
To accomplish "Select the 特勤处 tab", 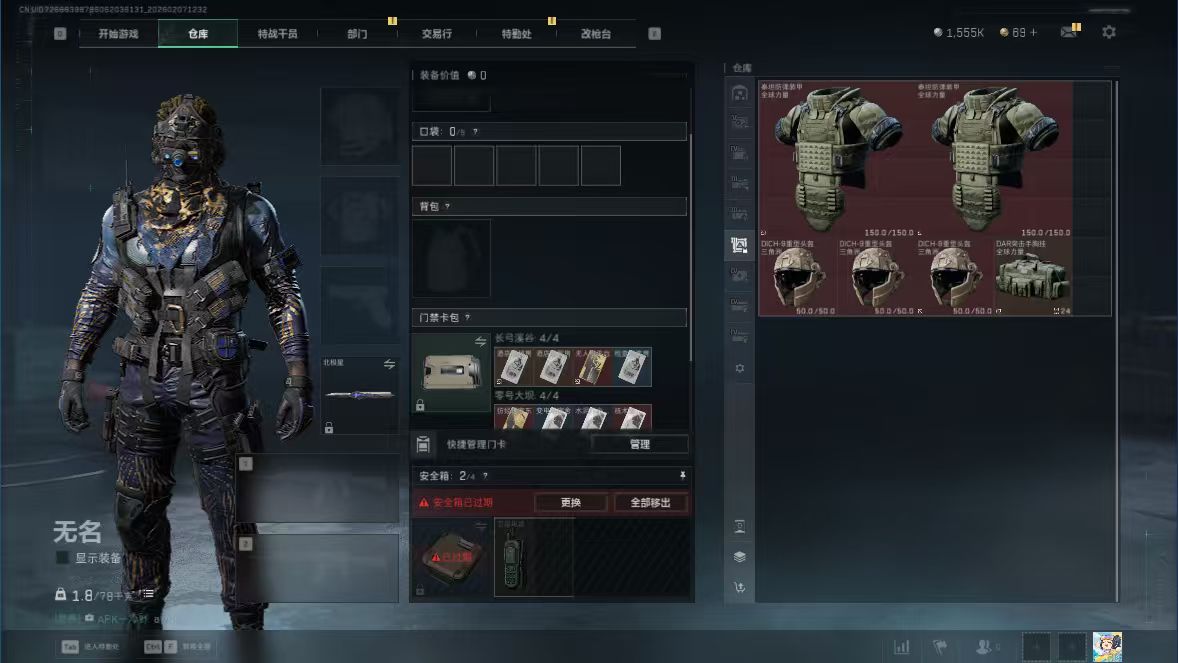I will tap(516, 34).
